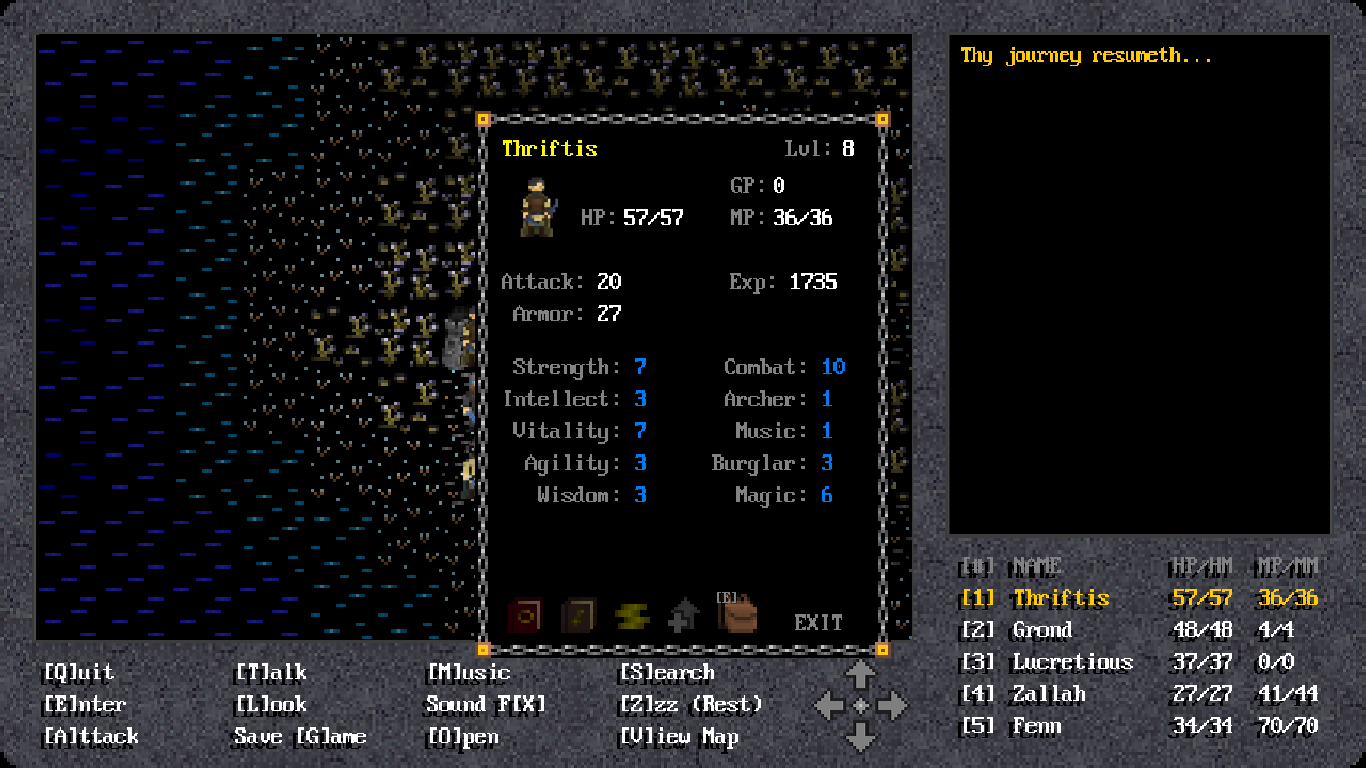The height and width of the screenshot is (768, 1366).
Task: Select the red spellbook icon
Action: (524, 615)
